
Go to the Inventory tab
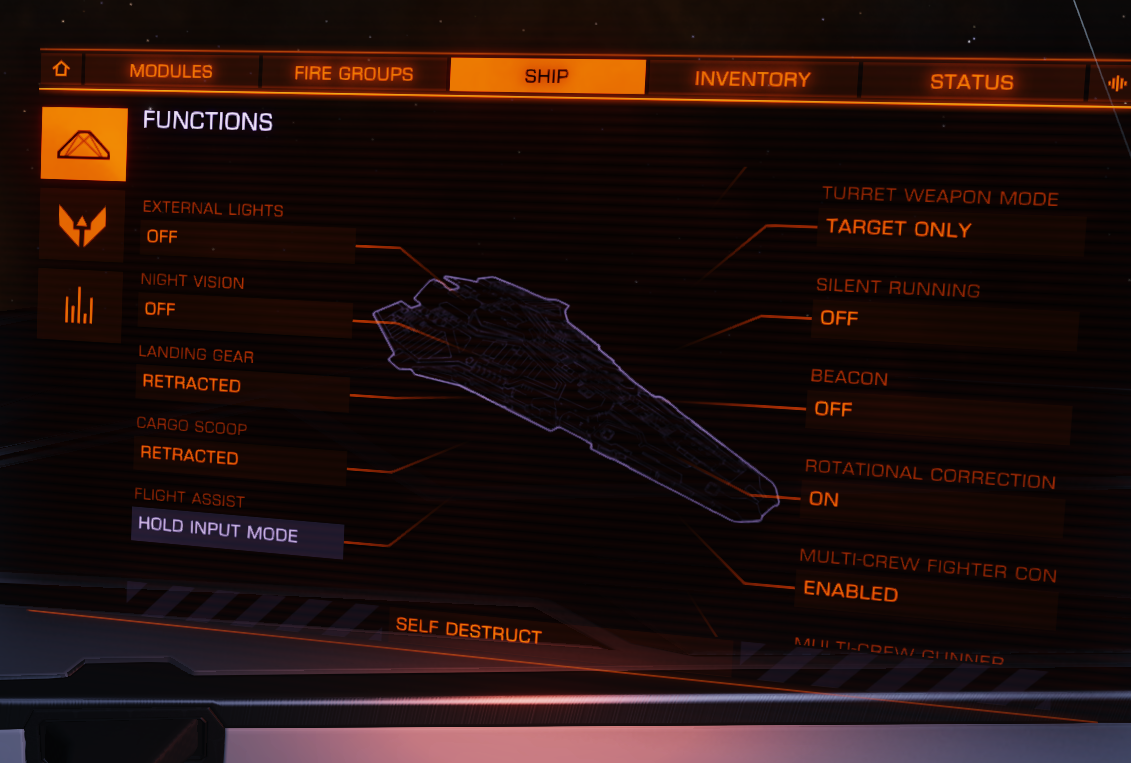pos(752,80)
